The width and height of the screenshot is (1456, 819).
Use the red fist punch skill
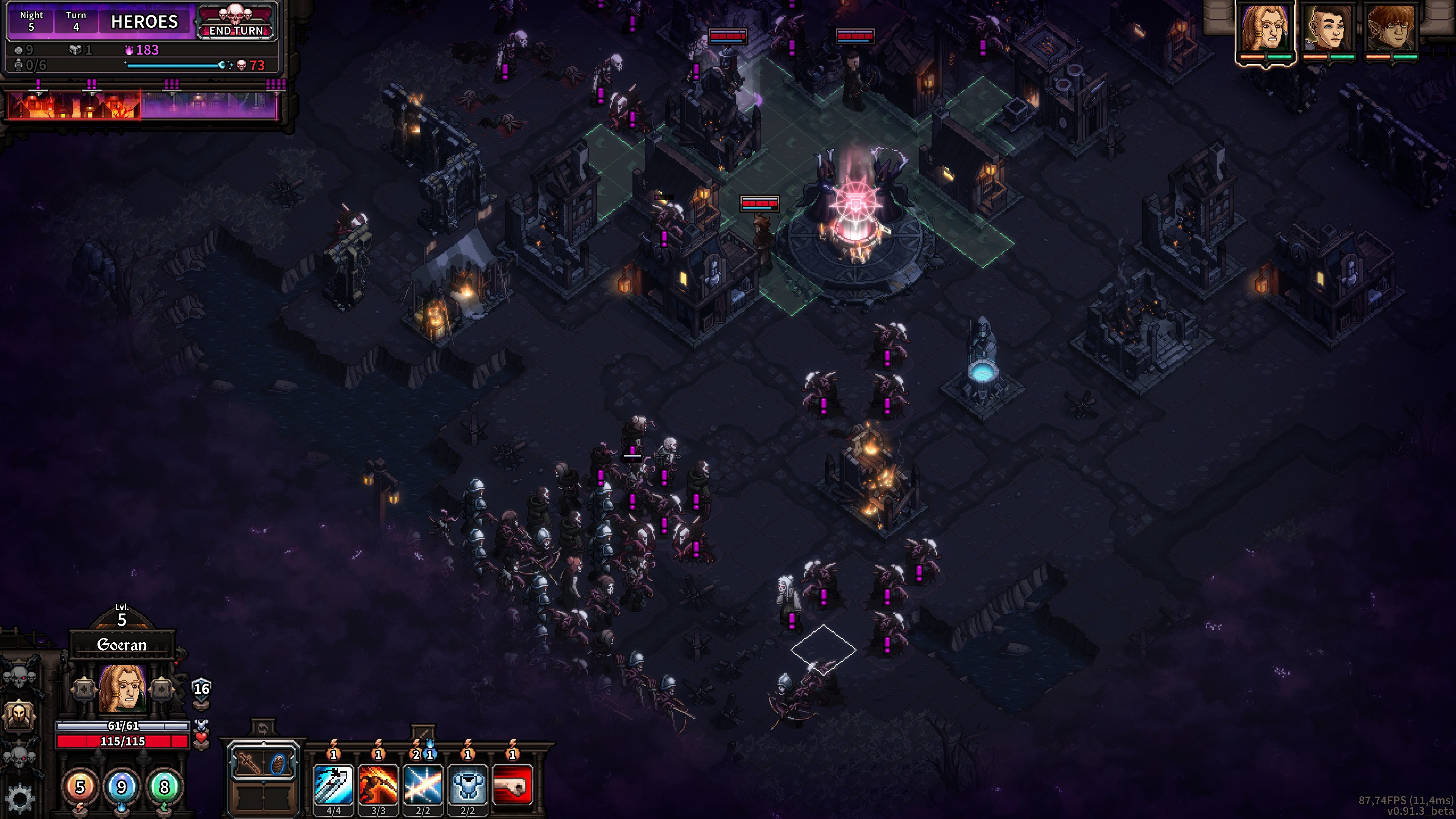(512, 784)
